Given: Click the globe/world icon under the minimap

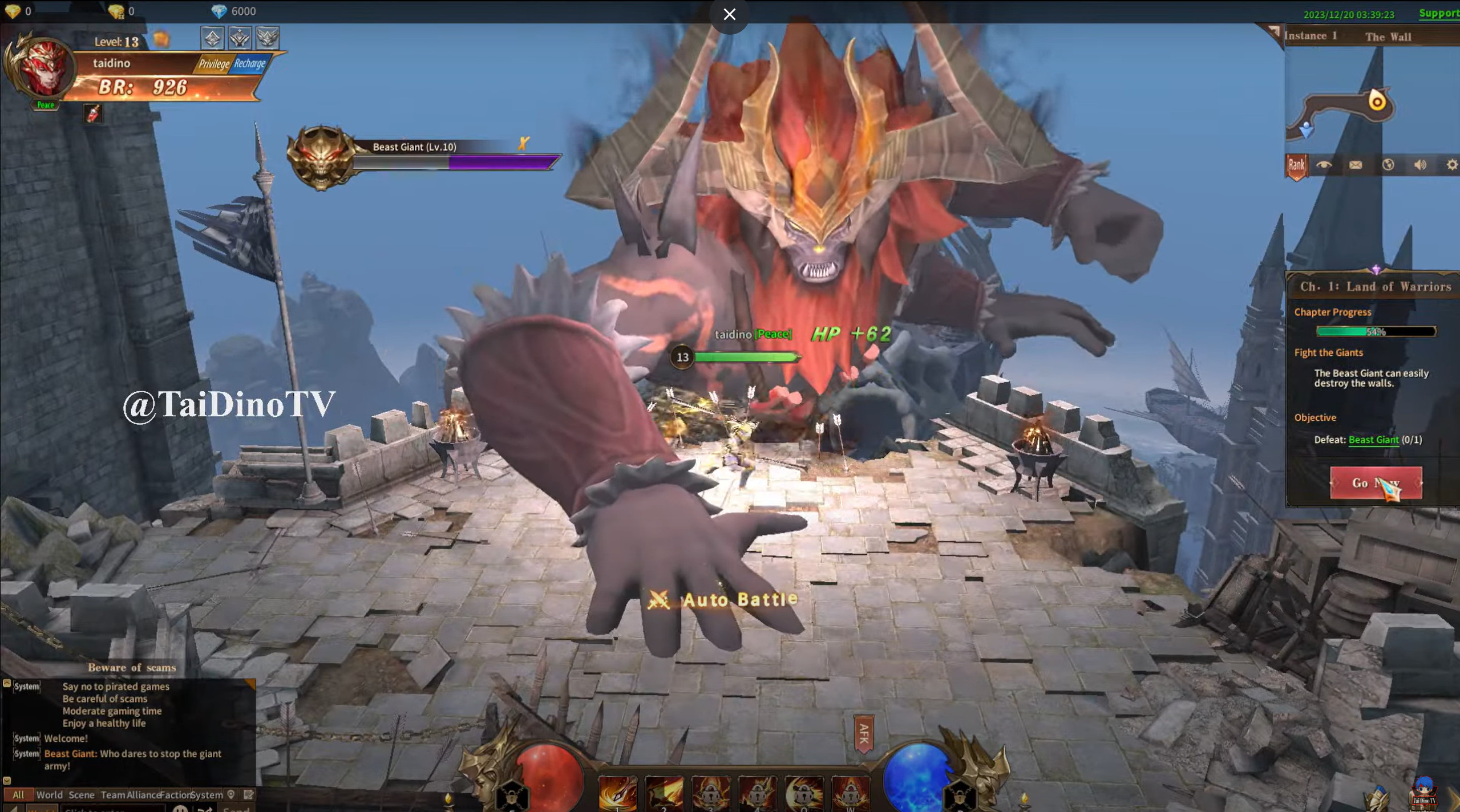Looking at the screenshot, I should [1388, 165].
